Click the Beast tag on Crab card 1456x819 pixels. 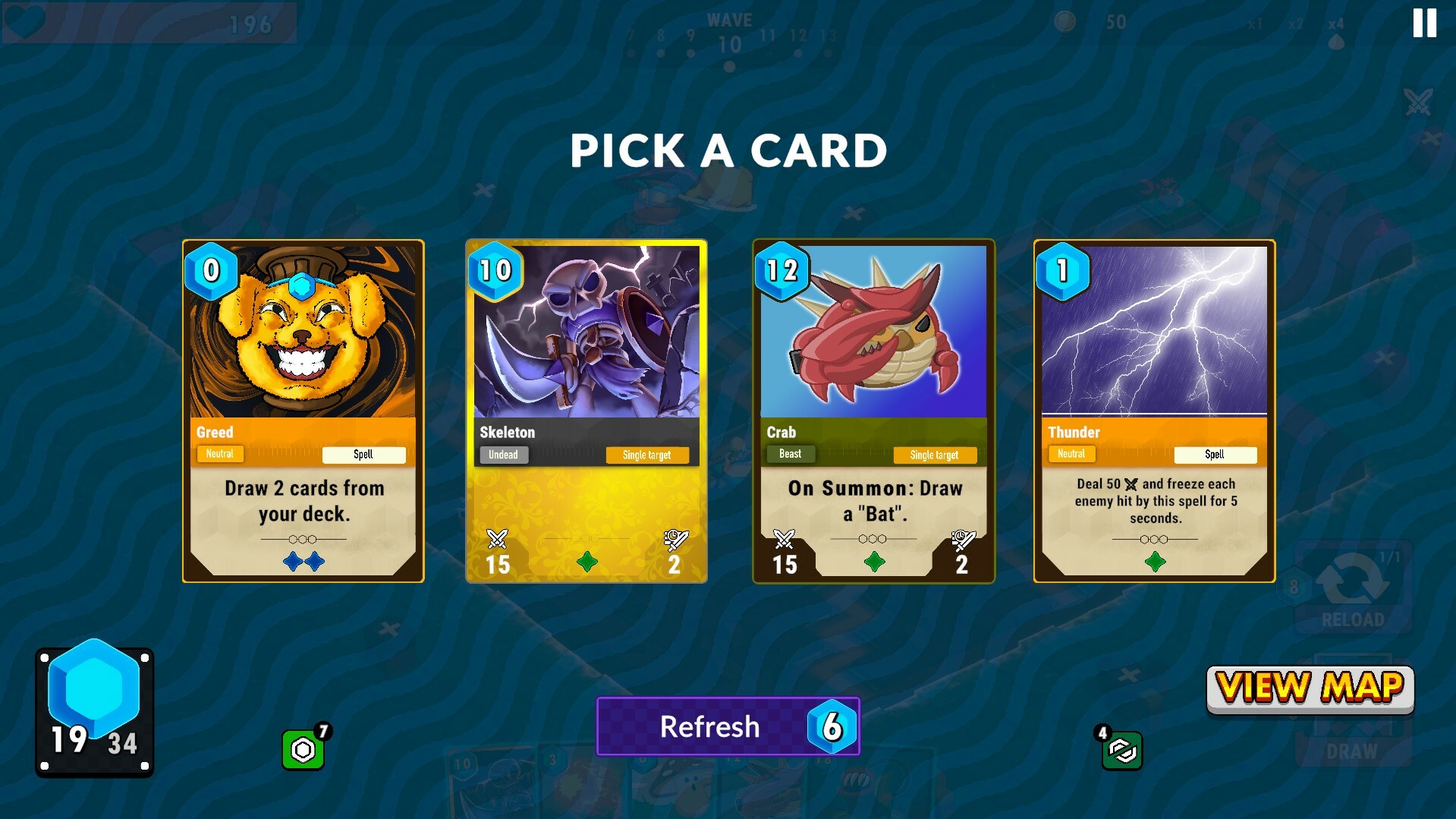[789, 454]
